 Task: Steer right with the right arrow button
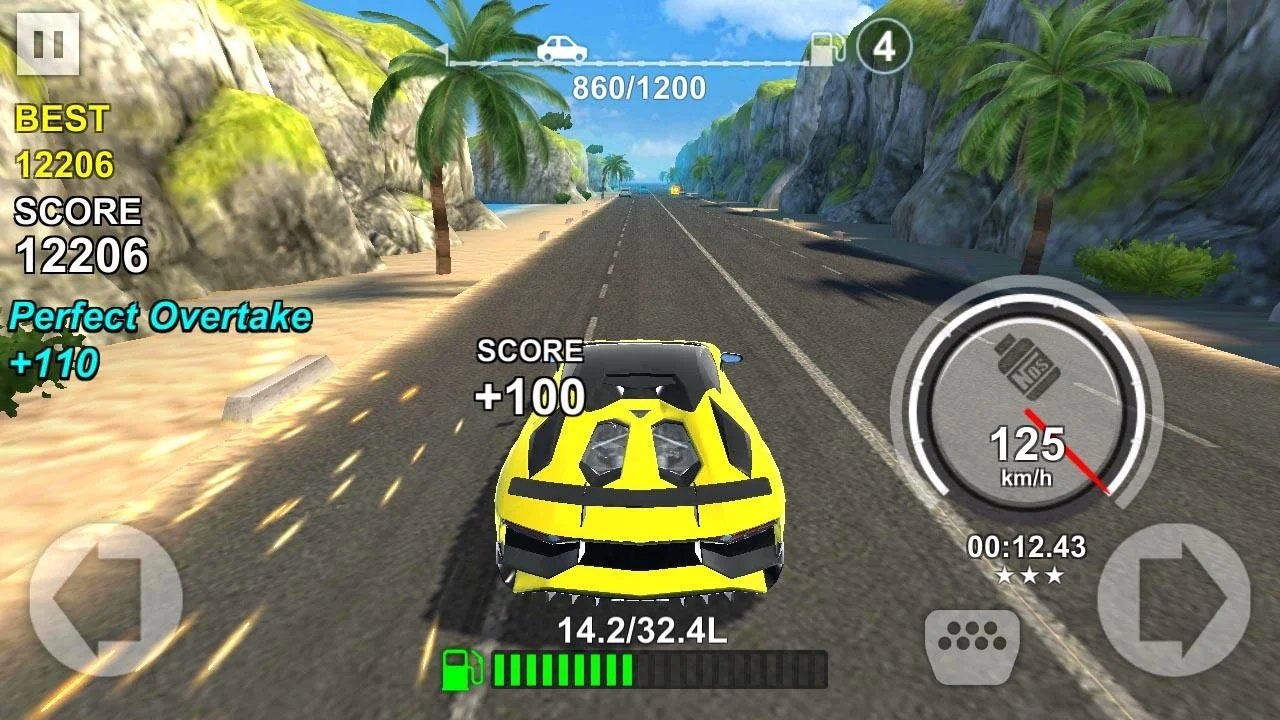point(1174,600)
